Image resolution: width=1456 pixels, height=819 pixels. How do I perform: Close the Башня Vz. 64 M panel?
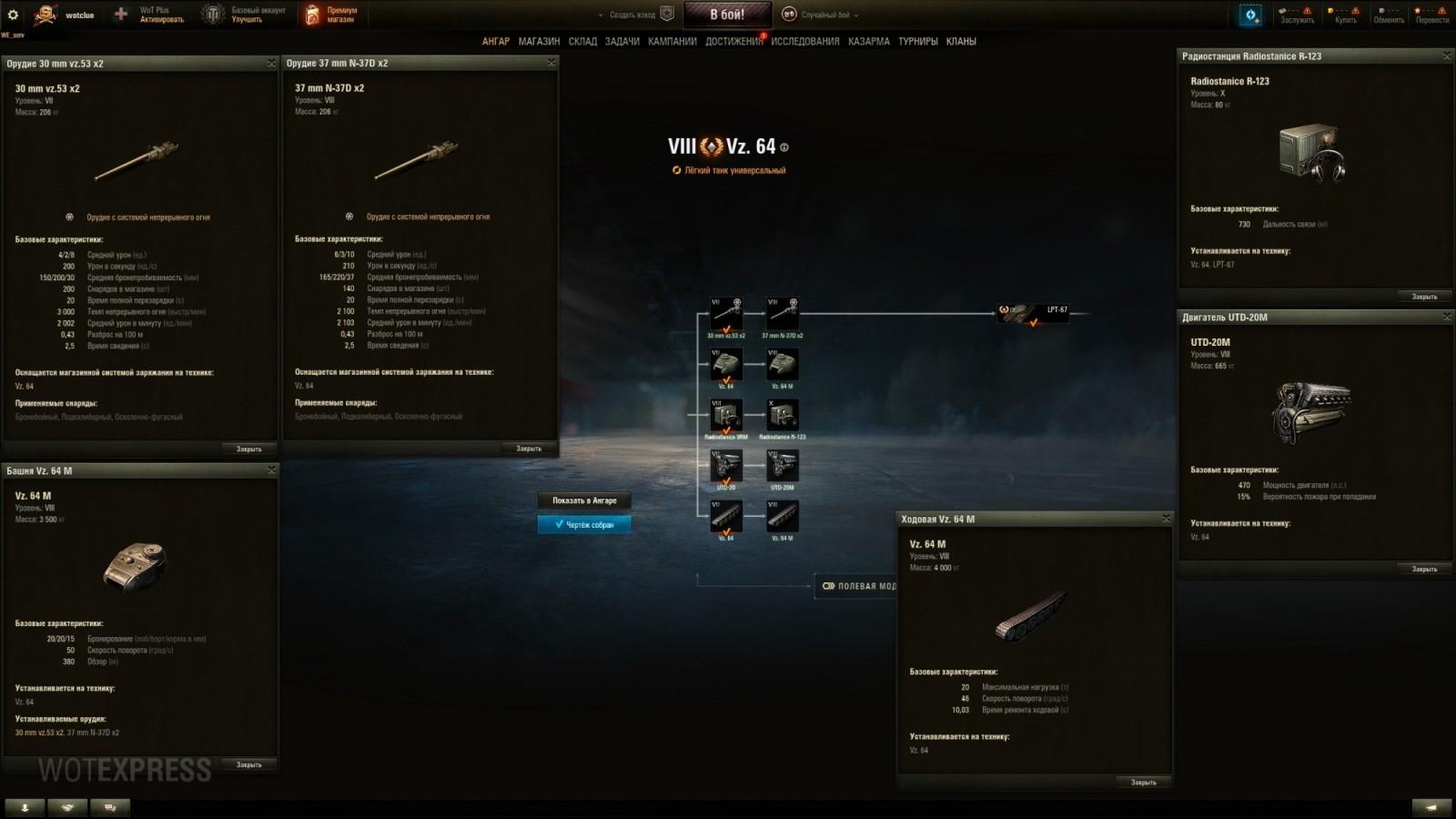(270, 470)
